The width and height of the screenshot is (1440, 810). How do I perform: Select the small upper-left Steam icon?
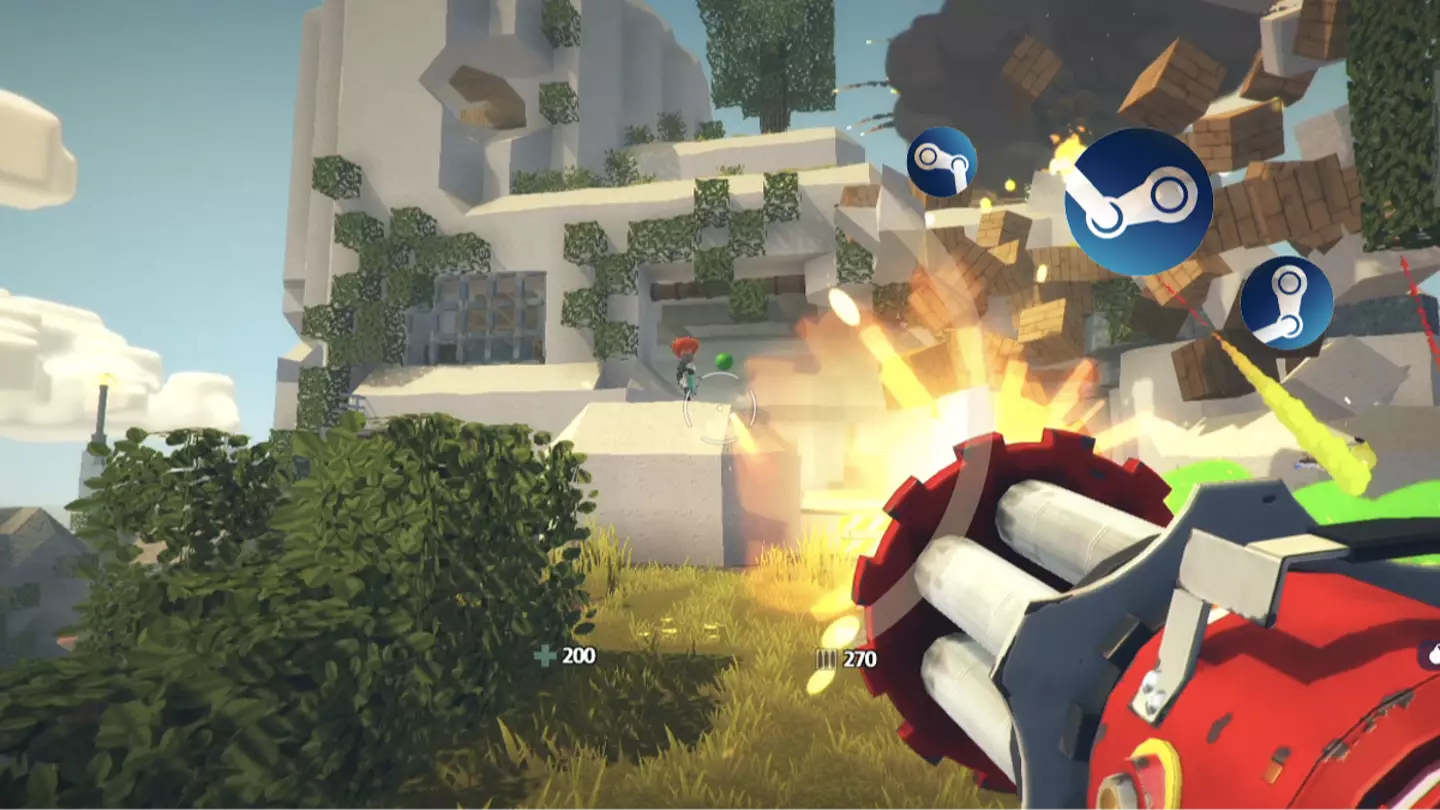(x=944, y=160)
